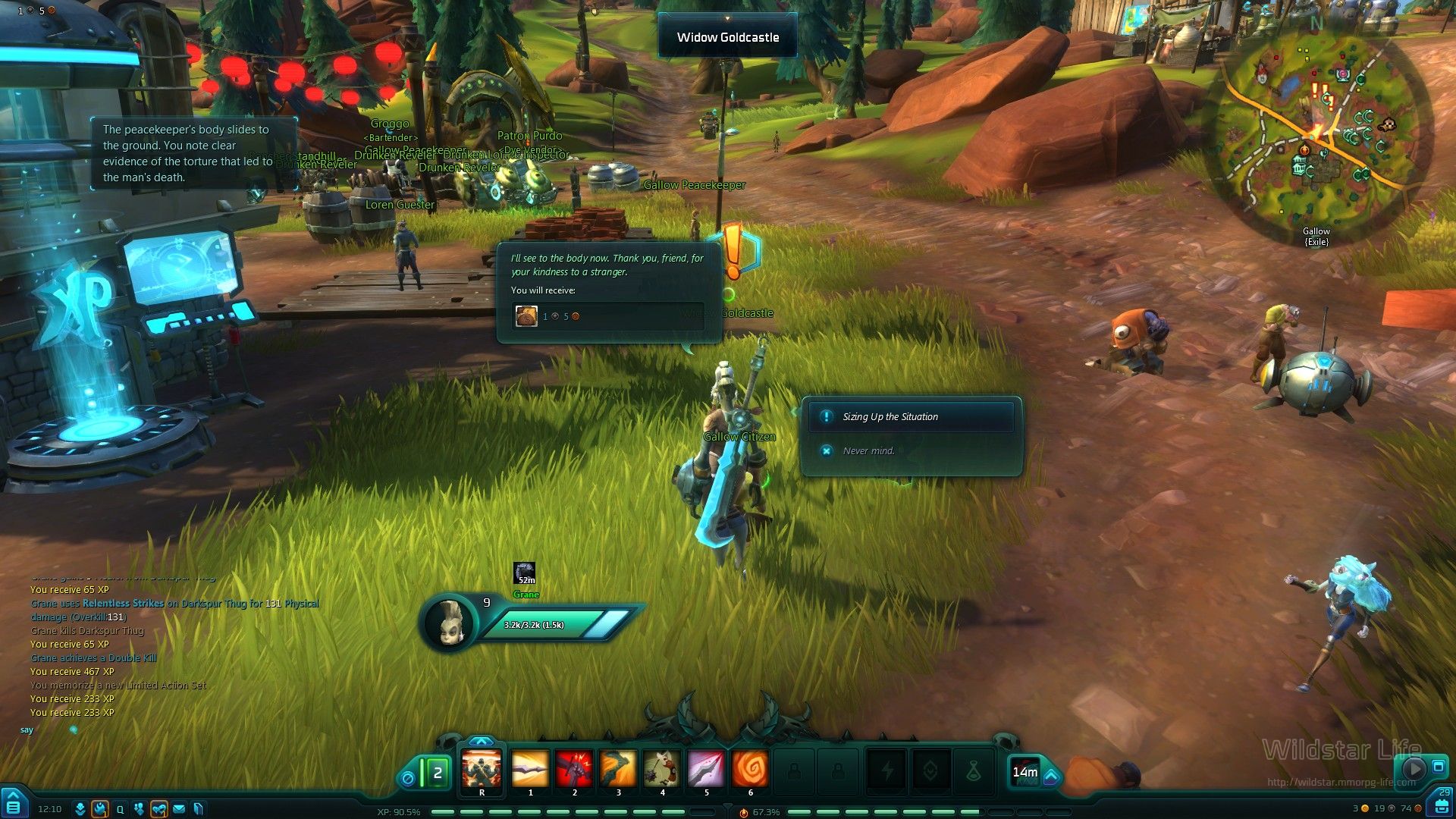
Task: Click the flame icon with notification badge
Action: tap(100, 809)
